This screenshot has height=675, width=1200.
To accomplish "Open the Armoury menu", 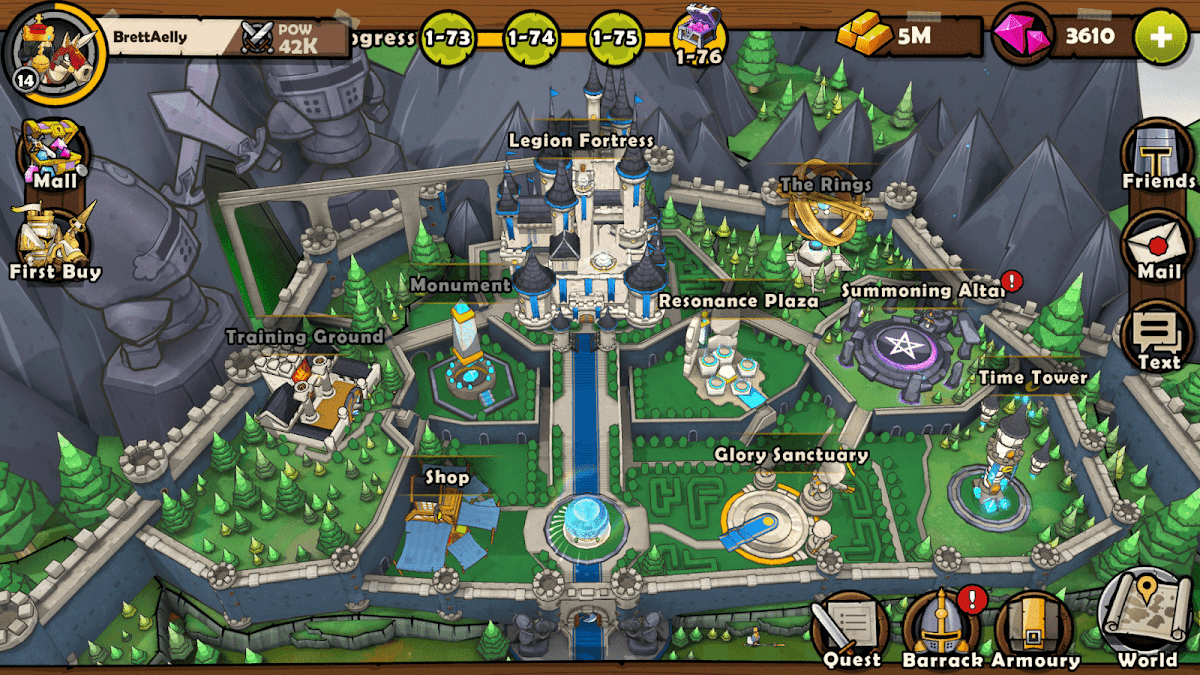I will pos(1034,629).
